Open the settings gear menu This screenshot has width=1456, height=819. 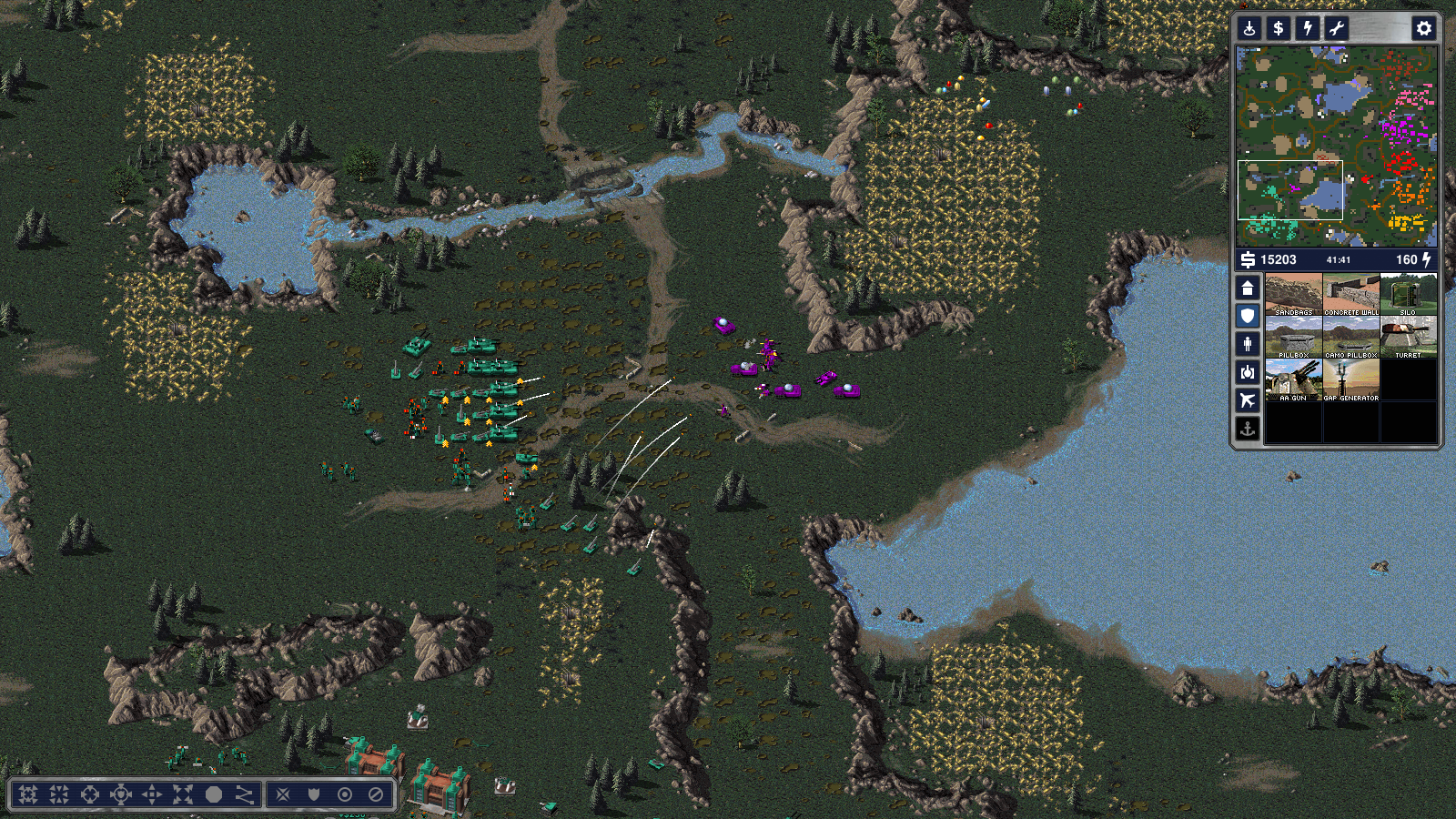(x=1423, y=28)
